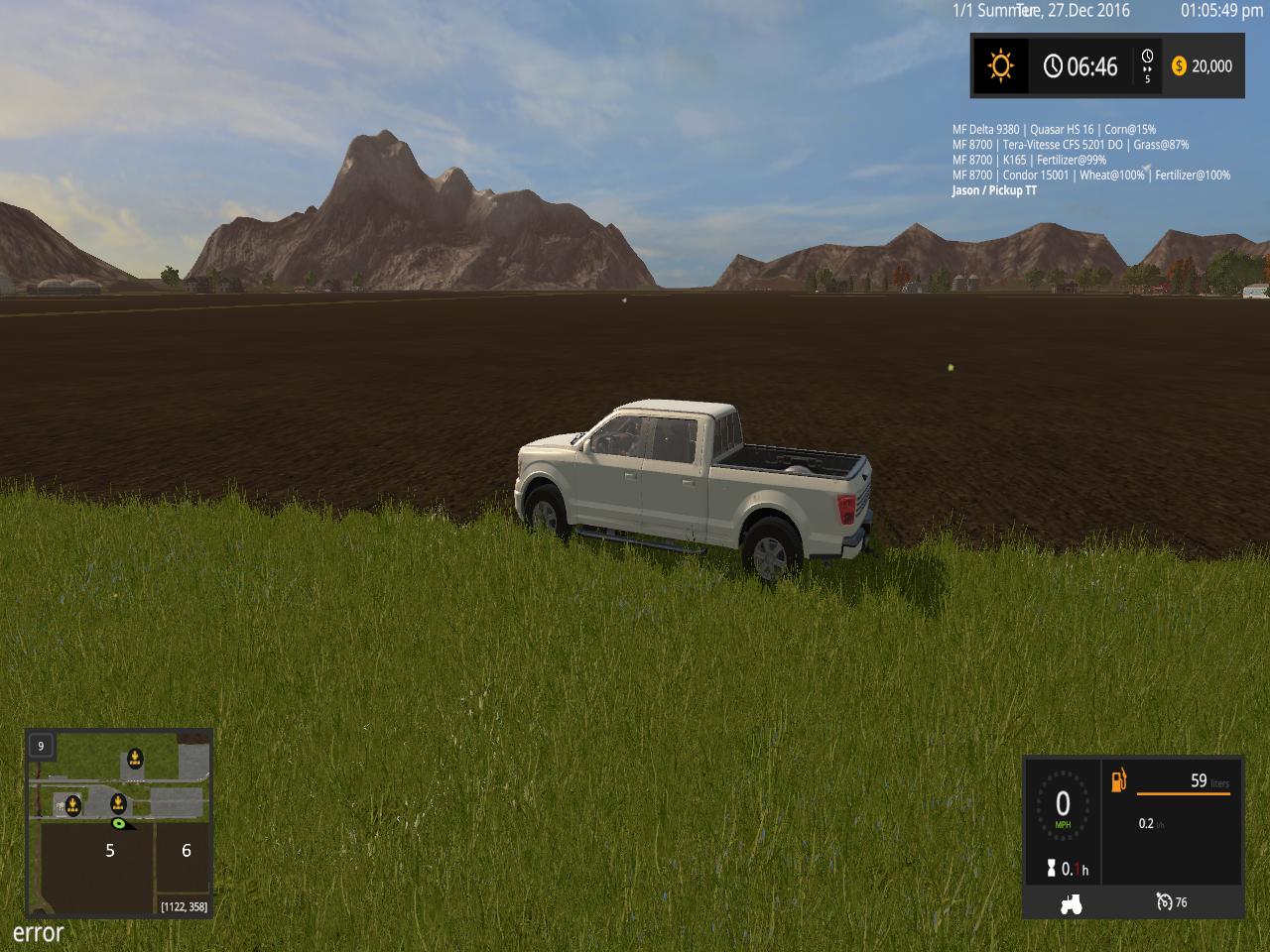Click the green player marker on minimap

[x=118, y=823]
